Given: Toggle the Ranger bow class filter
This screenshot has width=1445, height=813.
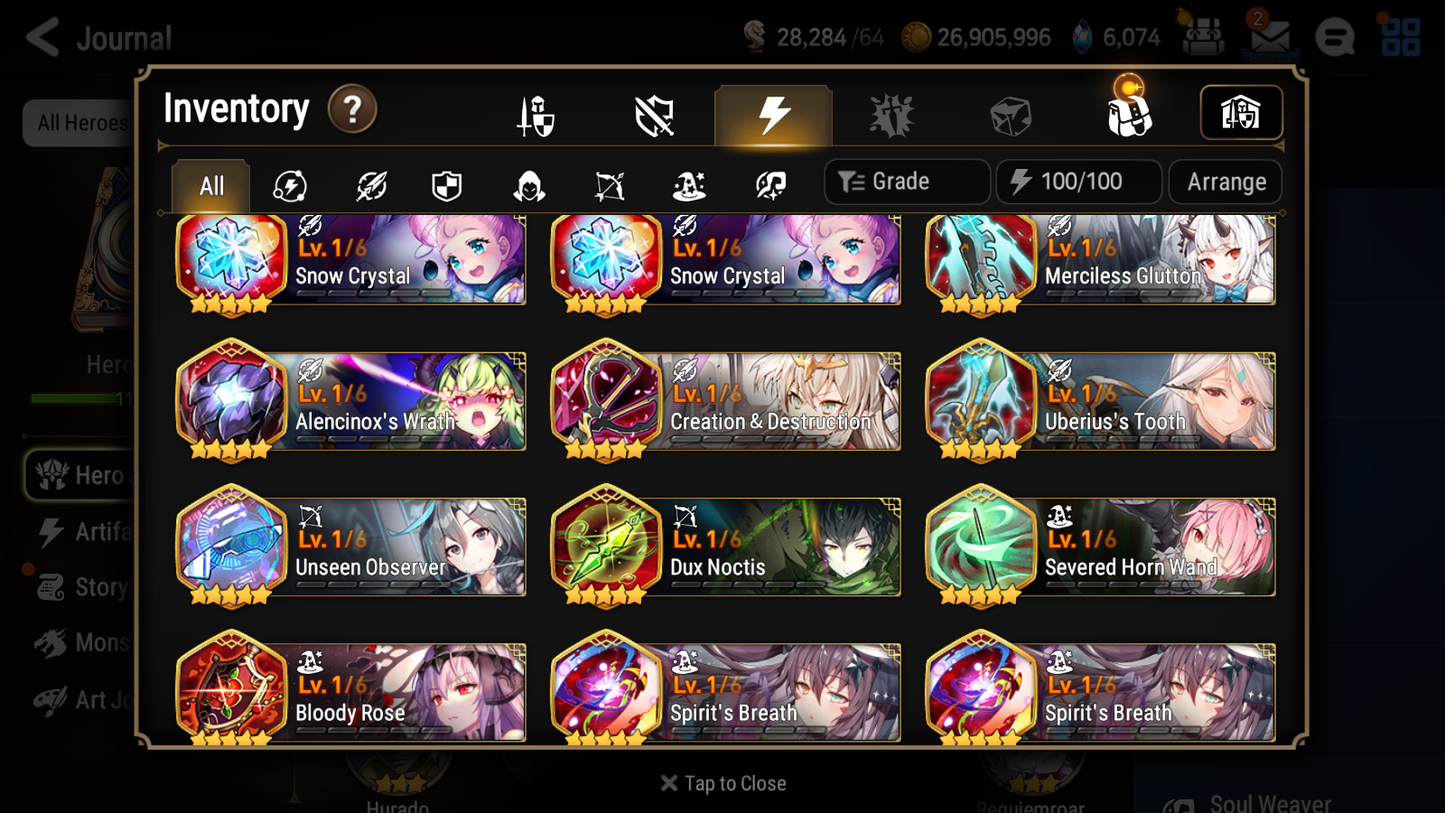Looking at the screenshot, I should pos(608,186).
